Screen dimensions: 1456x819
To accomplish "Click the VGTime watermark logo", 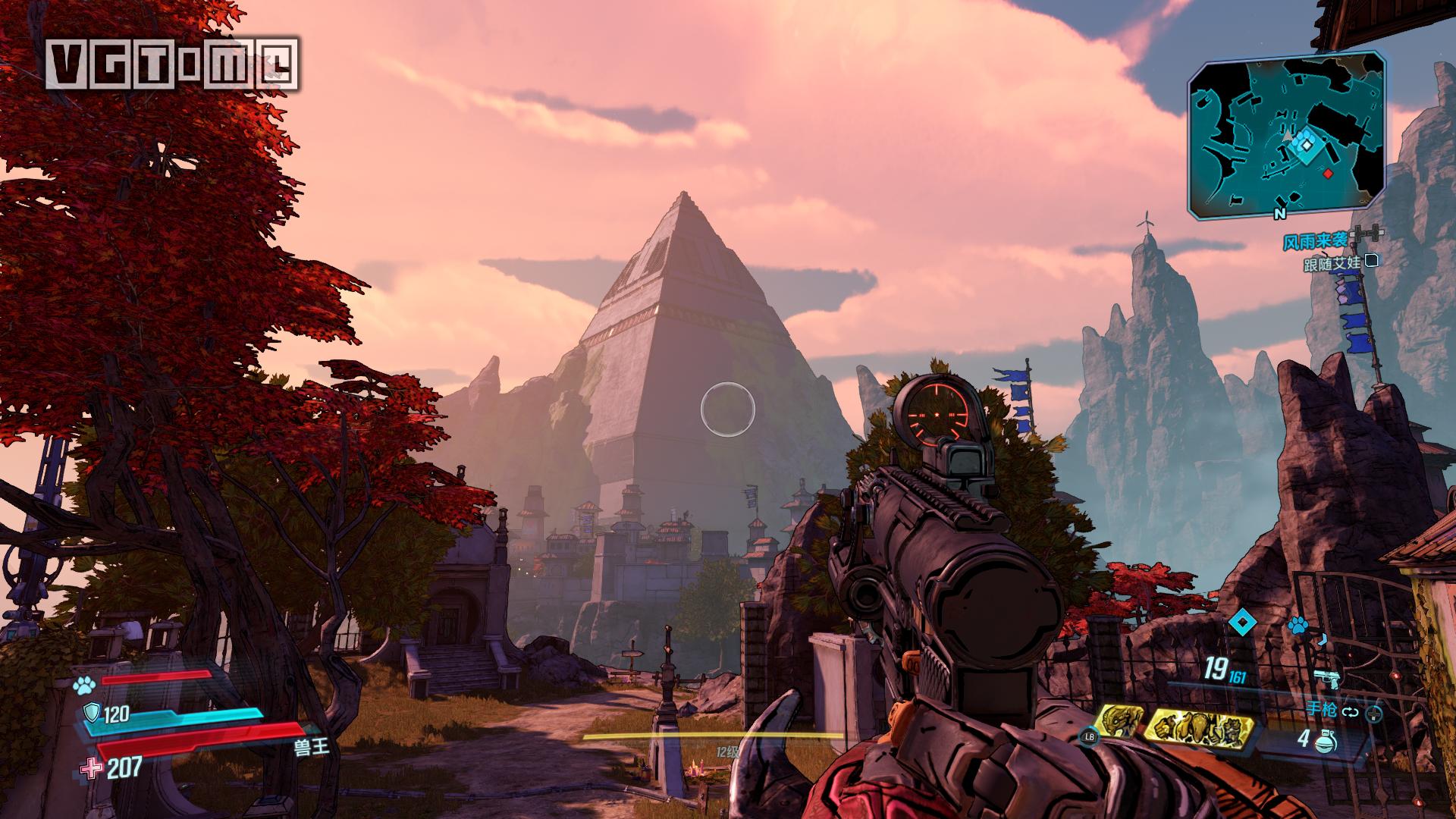I will coord(171,64).
